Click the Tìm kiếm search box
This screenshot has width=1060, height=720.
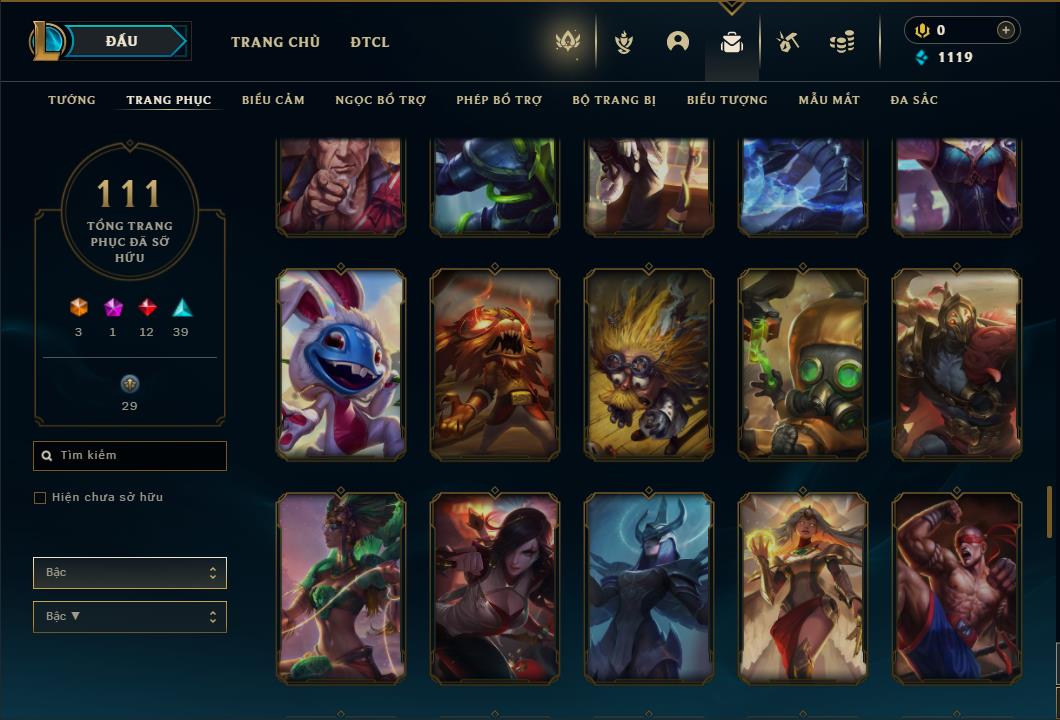[130, 456]
